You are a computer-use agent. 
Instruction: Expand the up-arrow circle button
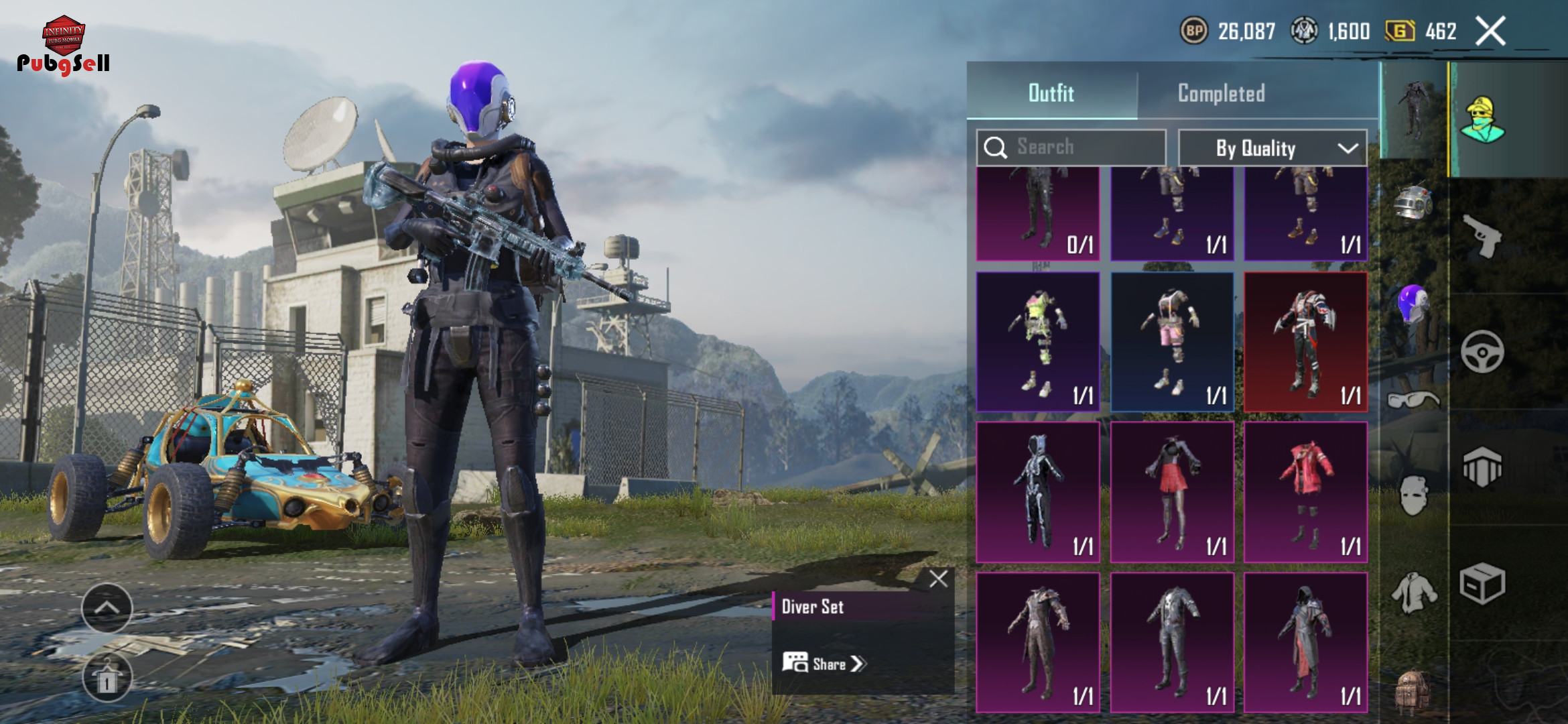coord(107,608)
